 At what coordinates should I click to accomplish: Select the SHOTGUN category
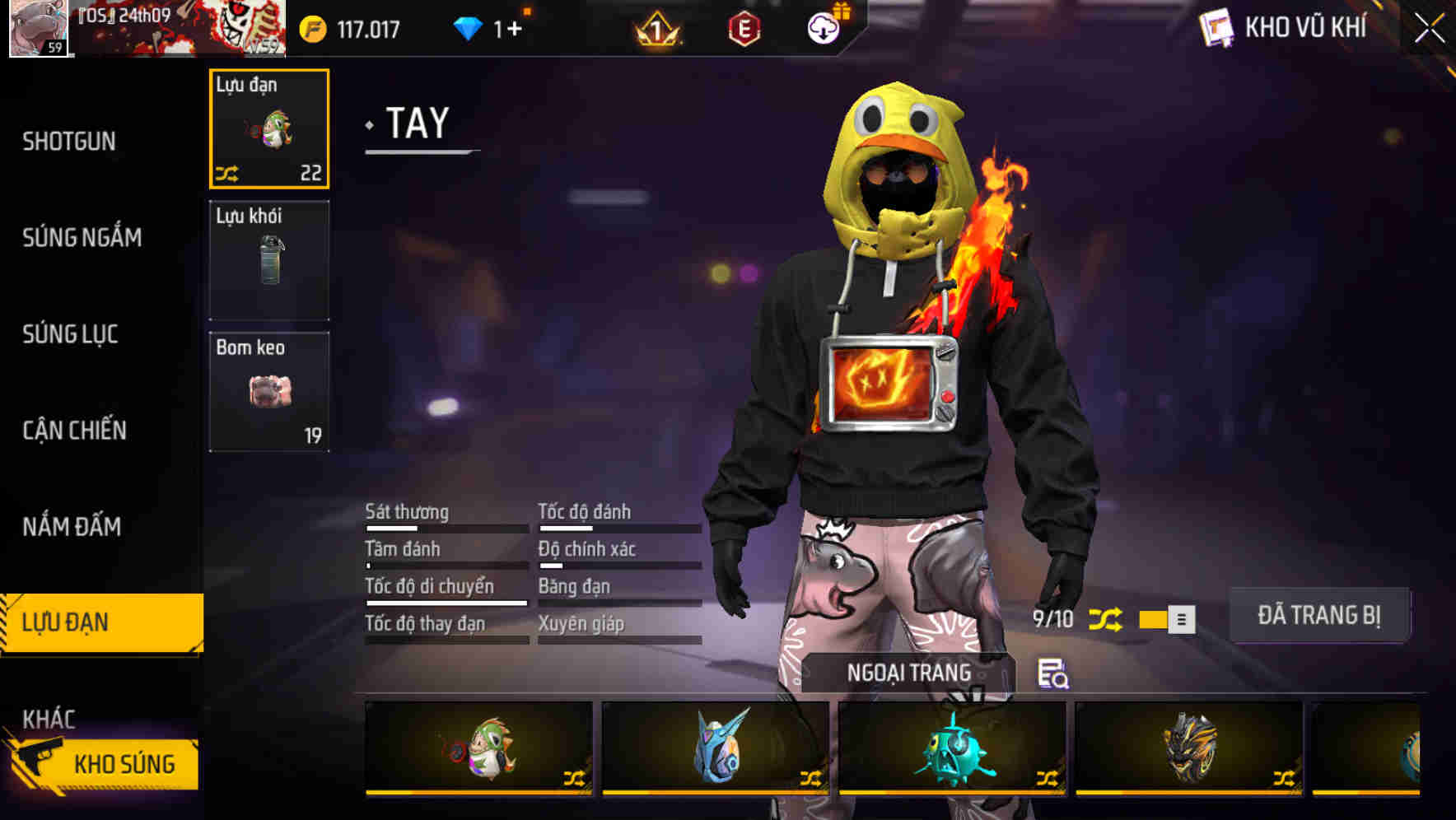click(x=68, y=141)
